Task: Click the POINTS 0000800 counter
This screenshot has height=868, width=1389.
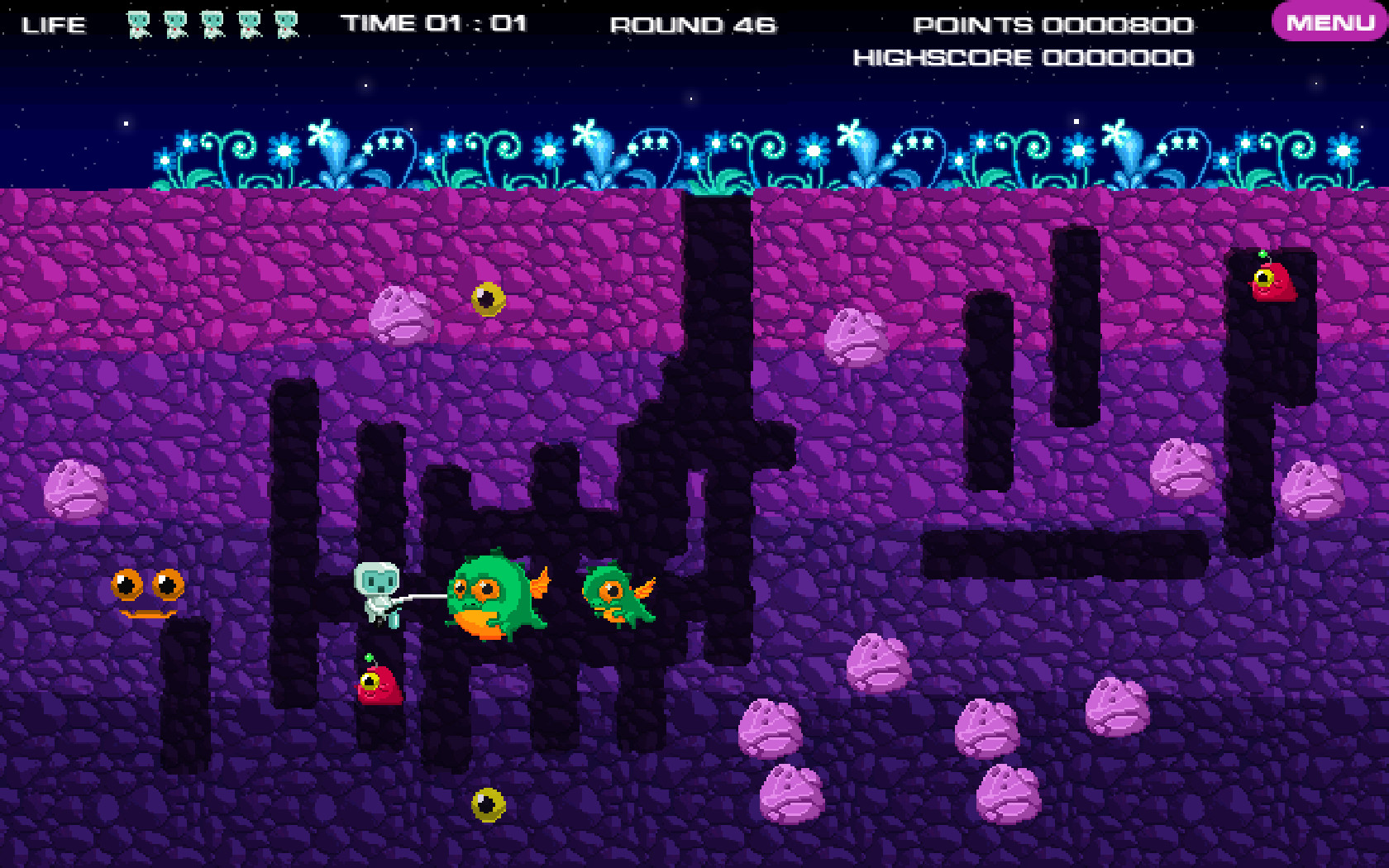Action: (1052, 25)
